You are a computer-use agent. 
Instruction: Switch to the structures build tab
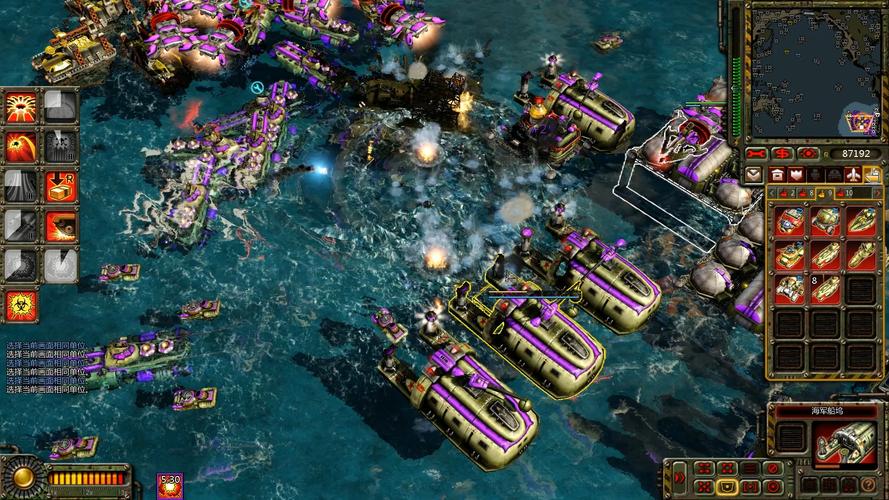coord(776,175)
